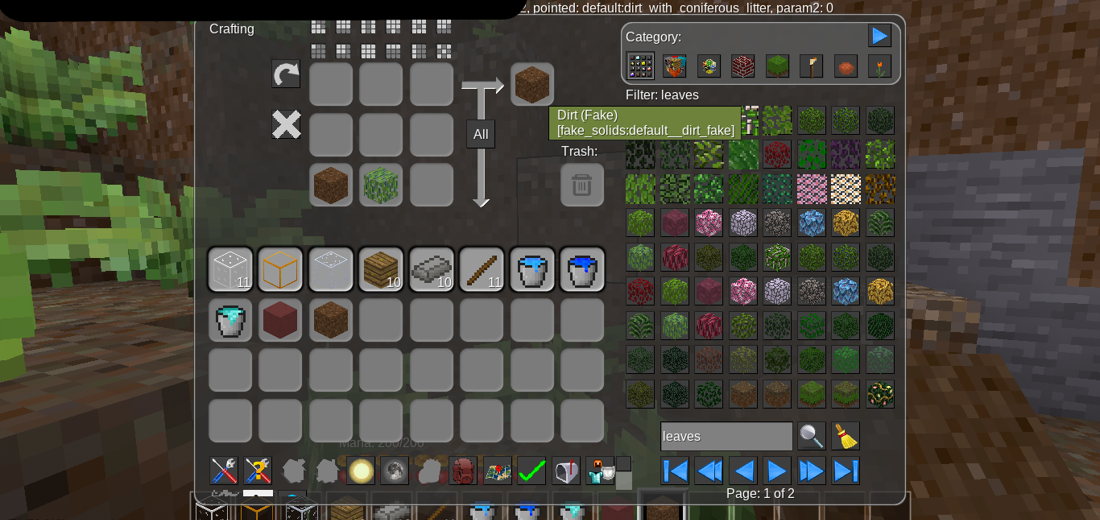Clear the crafting grid with the X button
Viewport: 1100px width, 520px height.
(x=286, y=124)
